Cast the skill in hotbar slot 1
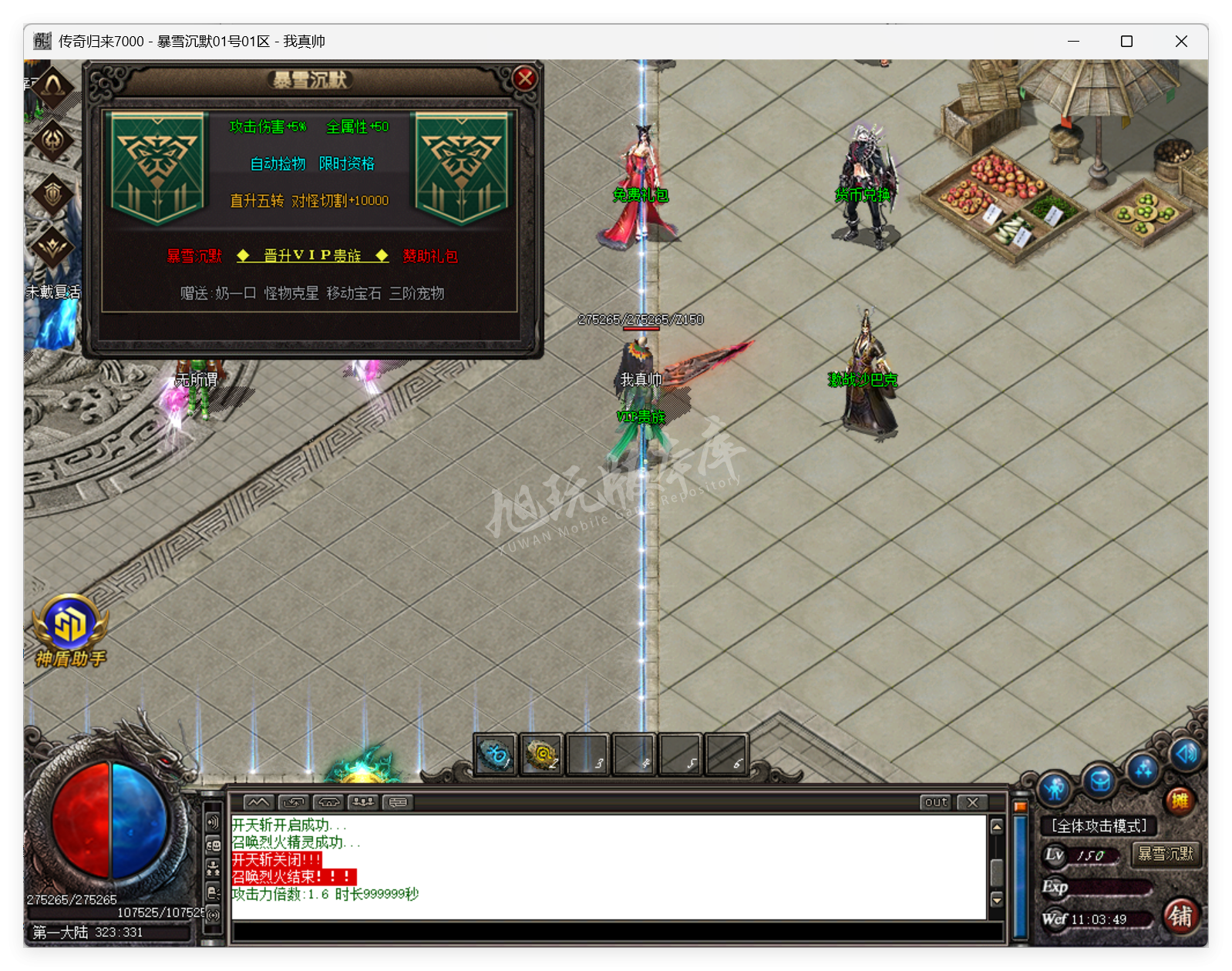Viewport: 1232px width, 971px height. tap(496, 755)
